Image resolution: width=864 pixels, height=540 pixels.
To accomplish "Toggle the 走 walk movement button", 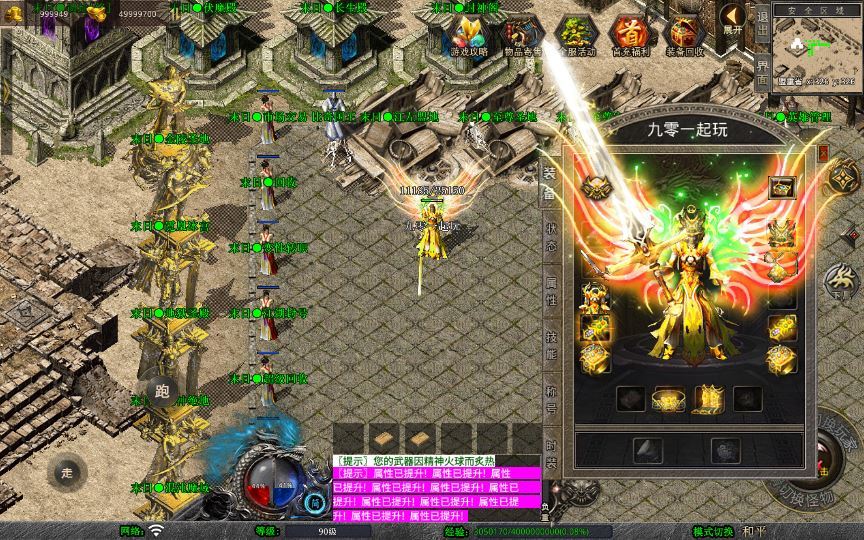I will (x=68, y=472).
